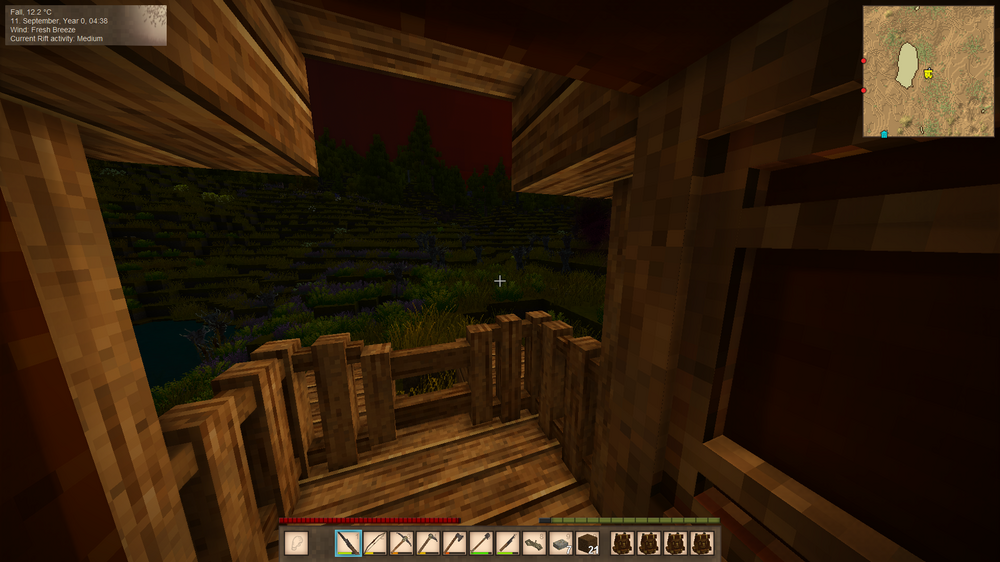Viewport: 1000px width, 562px height.
Task: Open the minimap
Action: [928, 71]
